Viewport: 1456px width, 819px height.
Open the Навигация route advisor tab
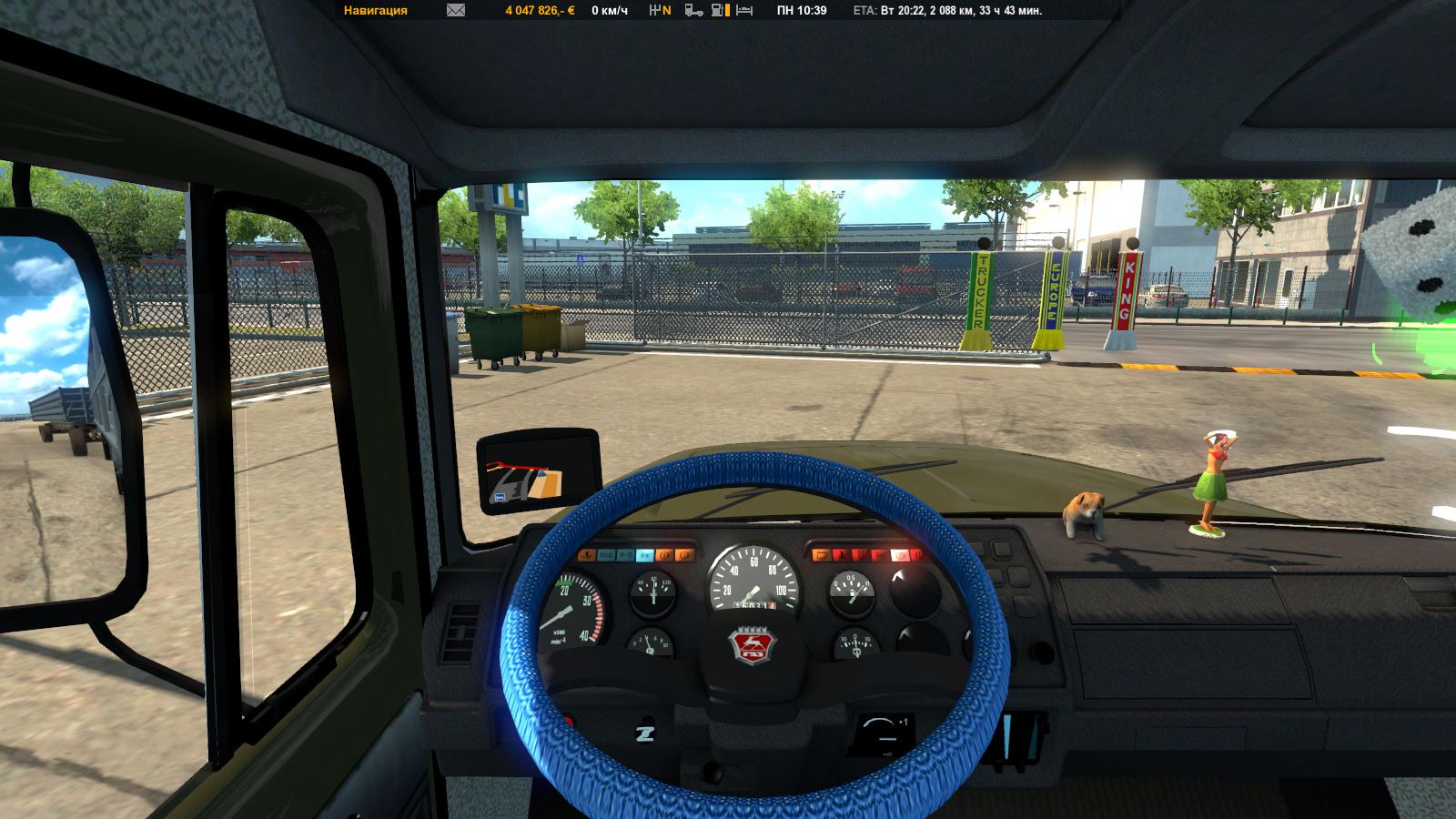tap(376, 11)
